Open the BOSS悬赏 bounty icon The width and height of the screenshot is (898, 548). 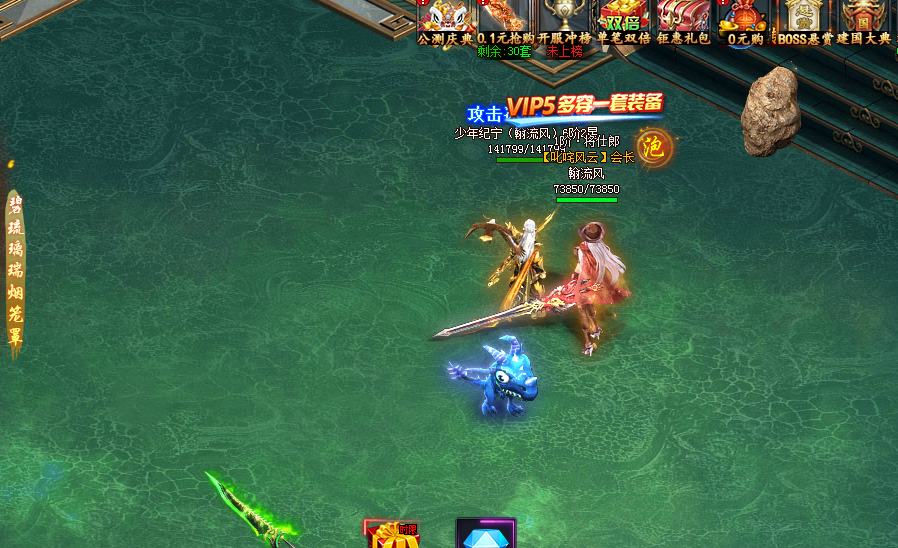[x=805, y=20]
